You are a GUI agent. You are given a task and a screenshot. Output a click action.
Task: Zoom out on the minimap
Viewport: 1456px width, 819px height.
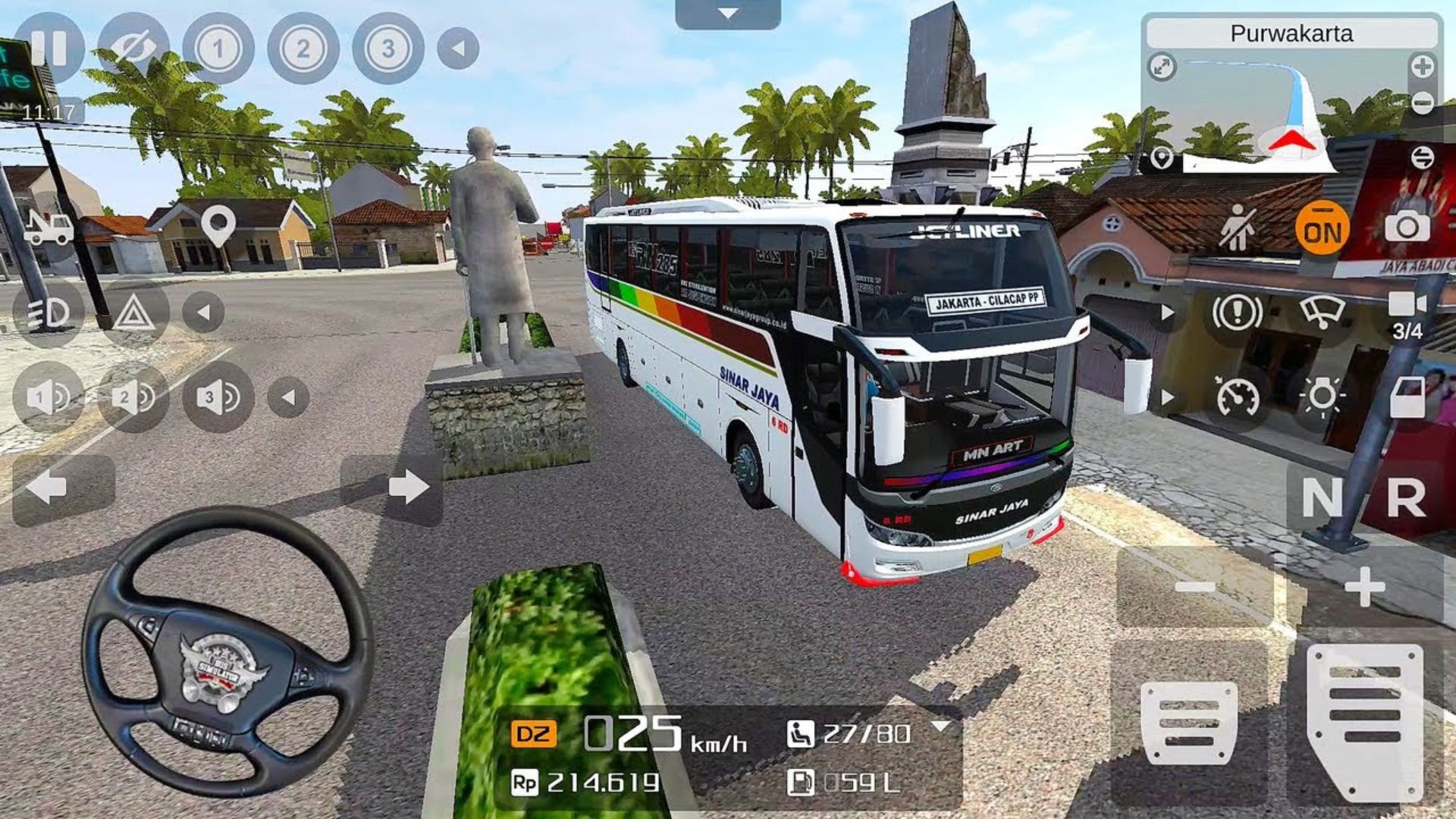(1422, 102)
